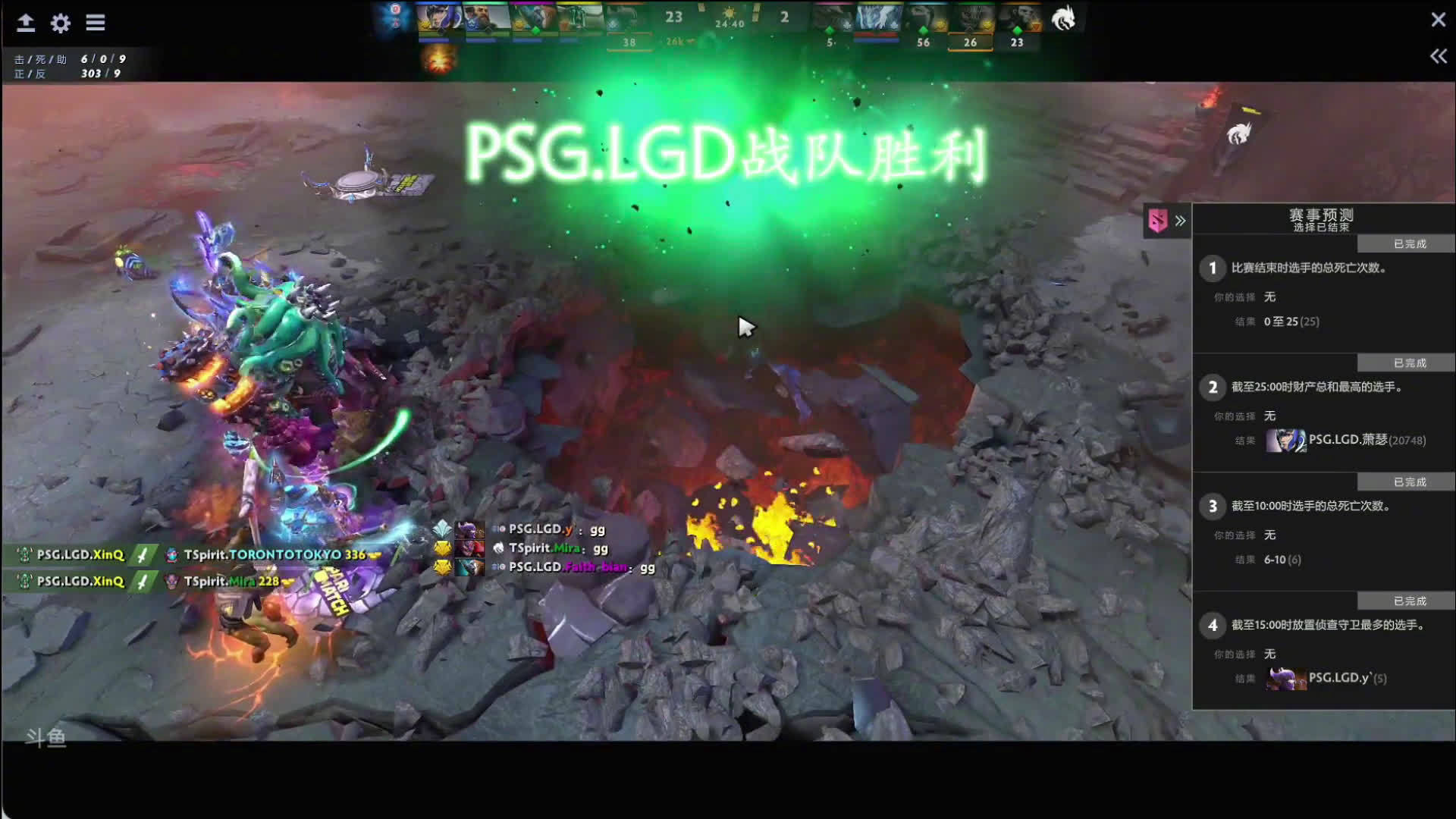Click PSG.LGD.y`'s avatar in question 4 result
The height and width of the screenshot is (819, 1456).
(x=1285, y=679)
